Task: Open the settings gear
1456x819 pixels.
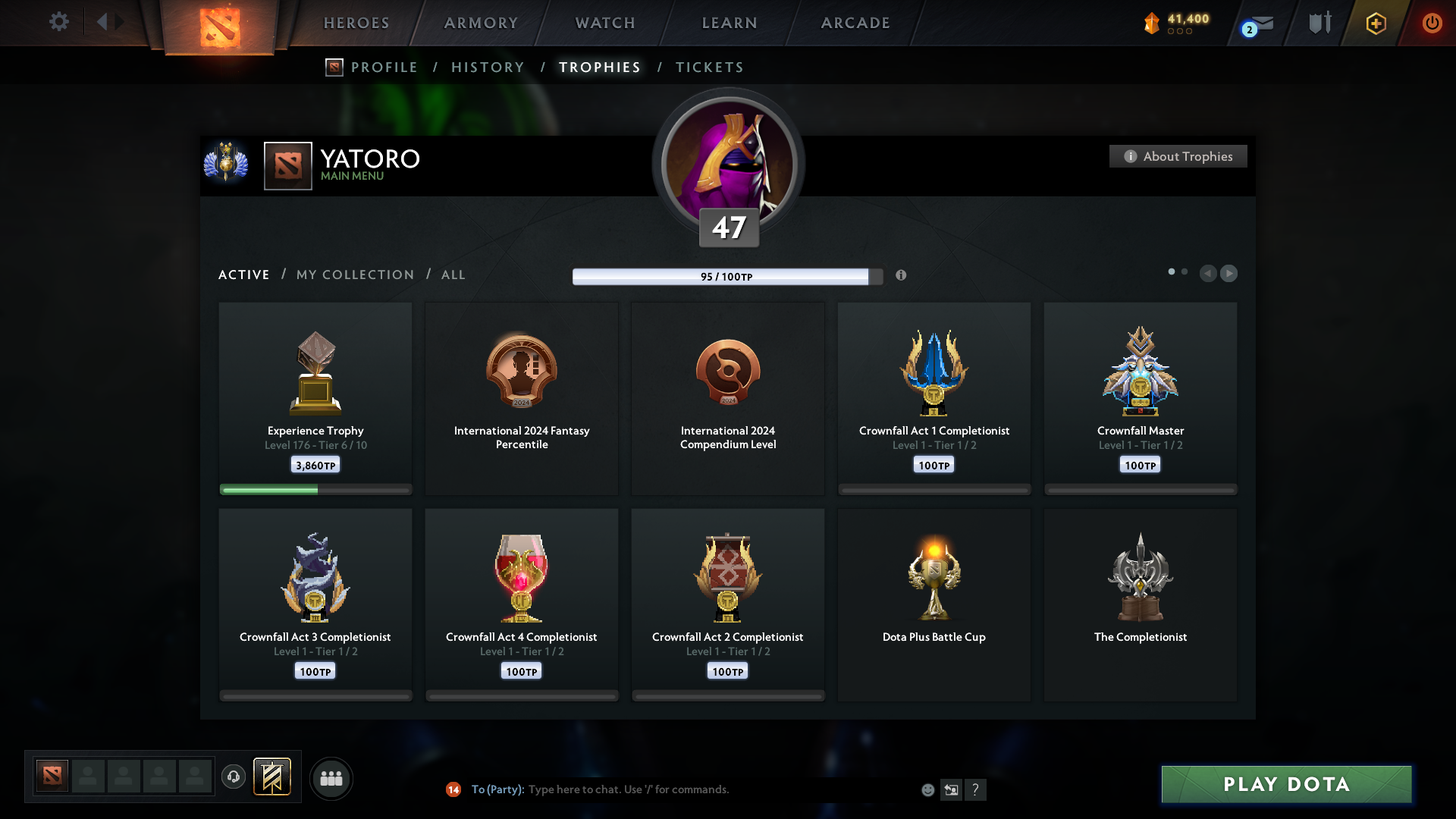Action: pyautogui.click(x=59, y=22)
